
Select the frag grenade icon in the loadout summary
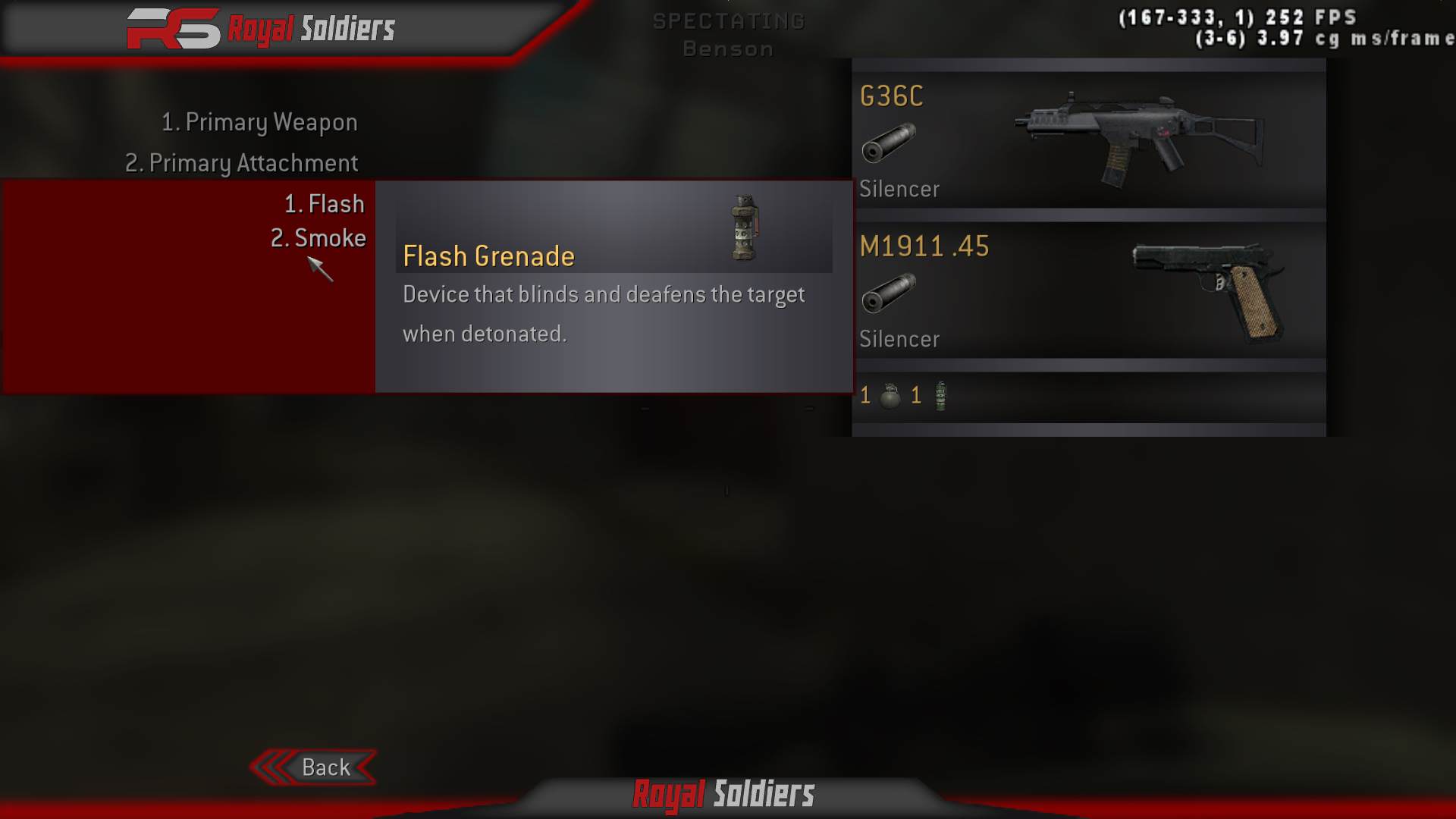coord(889,394)
